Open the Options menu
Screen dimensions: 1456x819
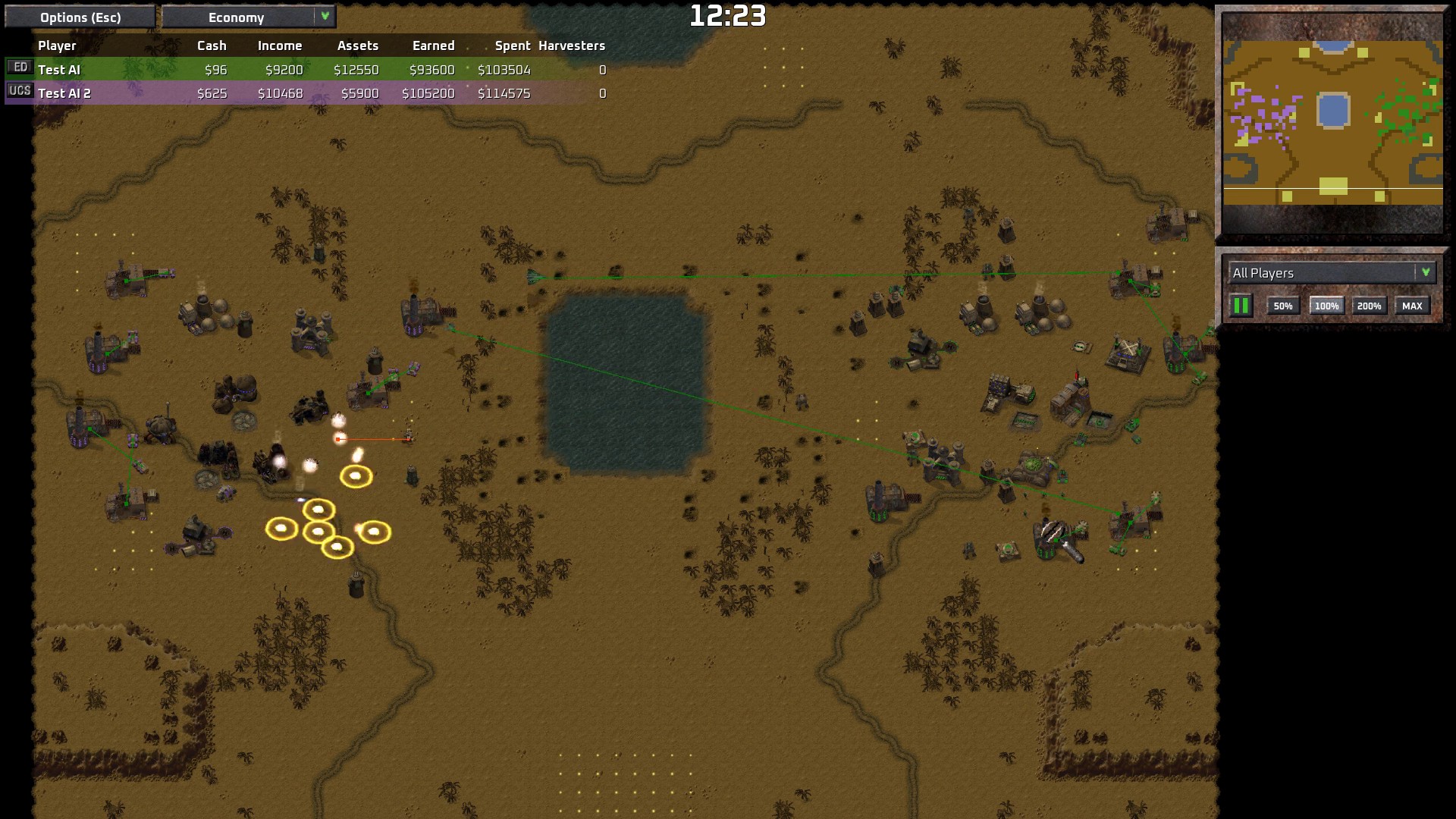(x=78, y=16)
